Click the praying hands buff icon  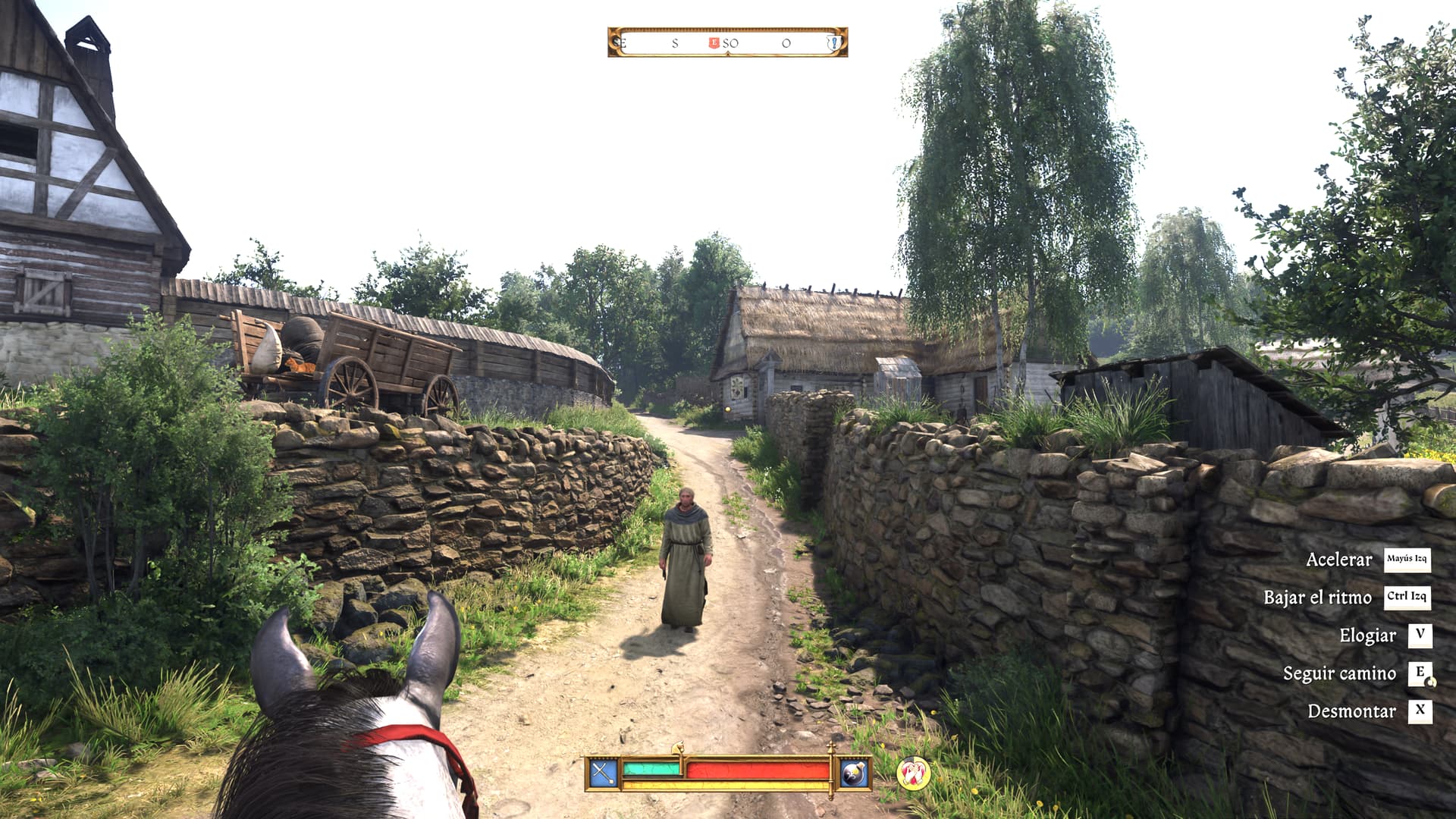coord(912,773)
